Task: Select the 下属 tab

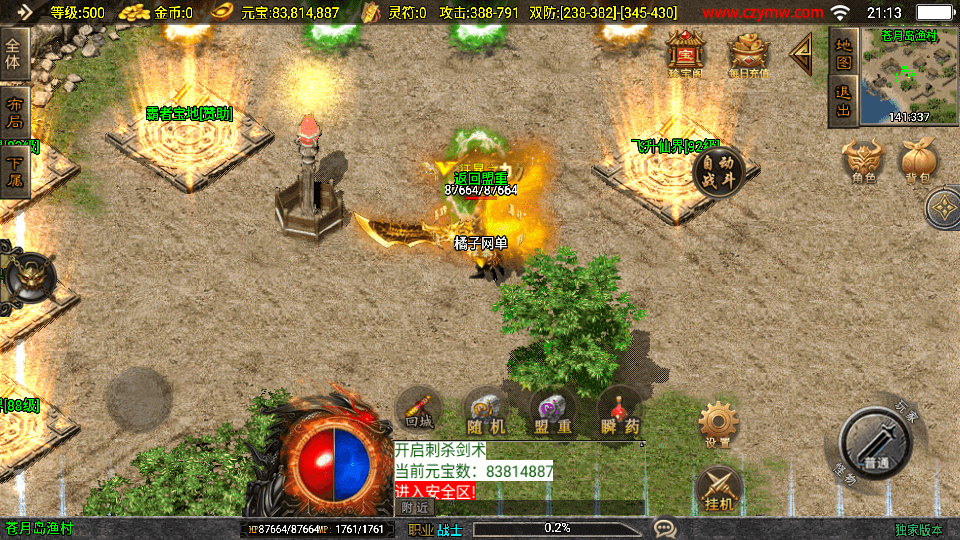Action: coord(13,172)
